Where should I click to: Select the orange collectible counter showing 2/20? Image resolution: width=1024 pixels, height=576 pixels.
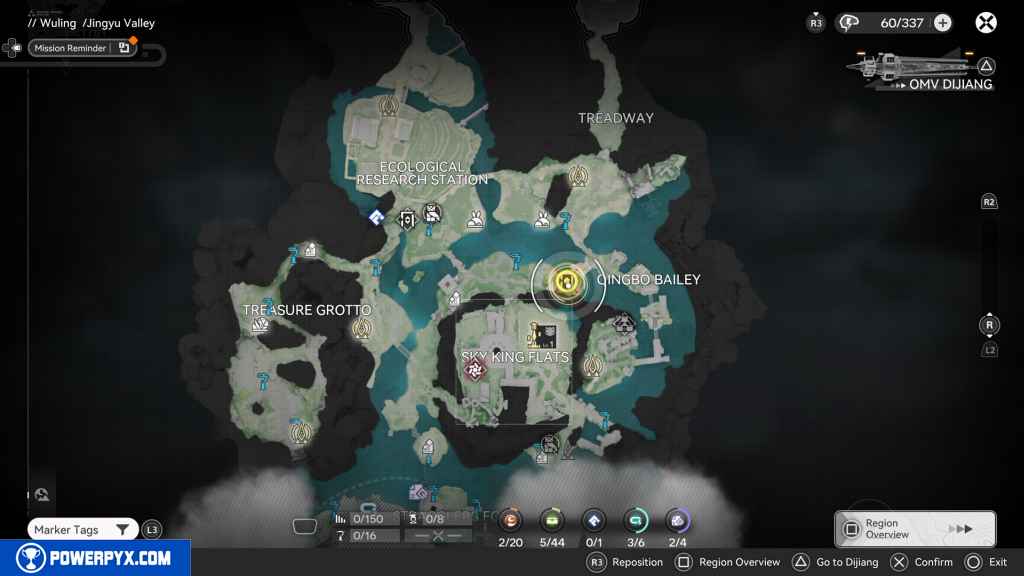pyautogui.click(x=511, y=520)
